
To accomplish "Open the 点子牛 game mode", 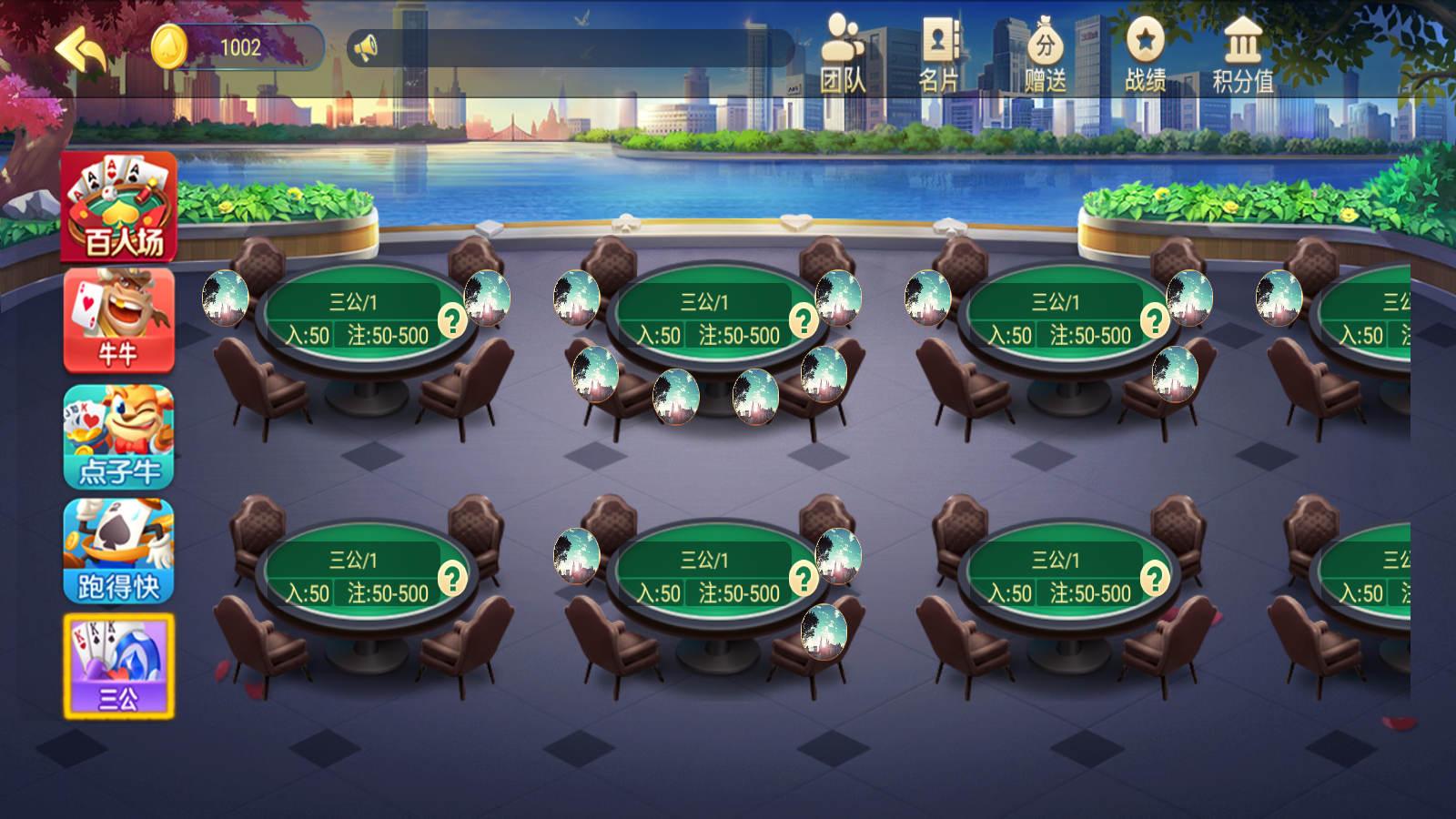I will [x=118, y=437].
